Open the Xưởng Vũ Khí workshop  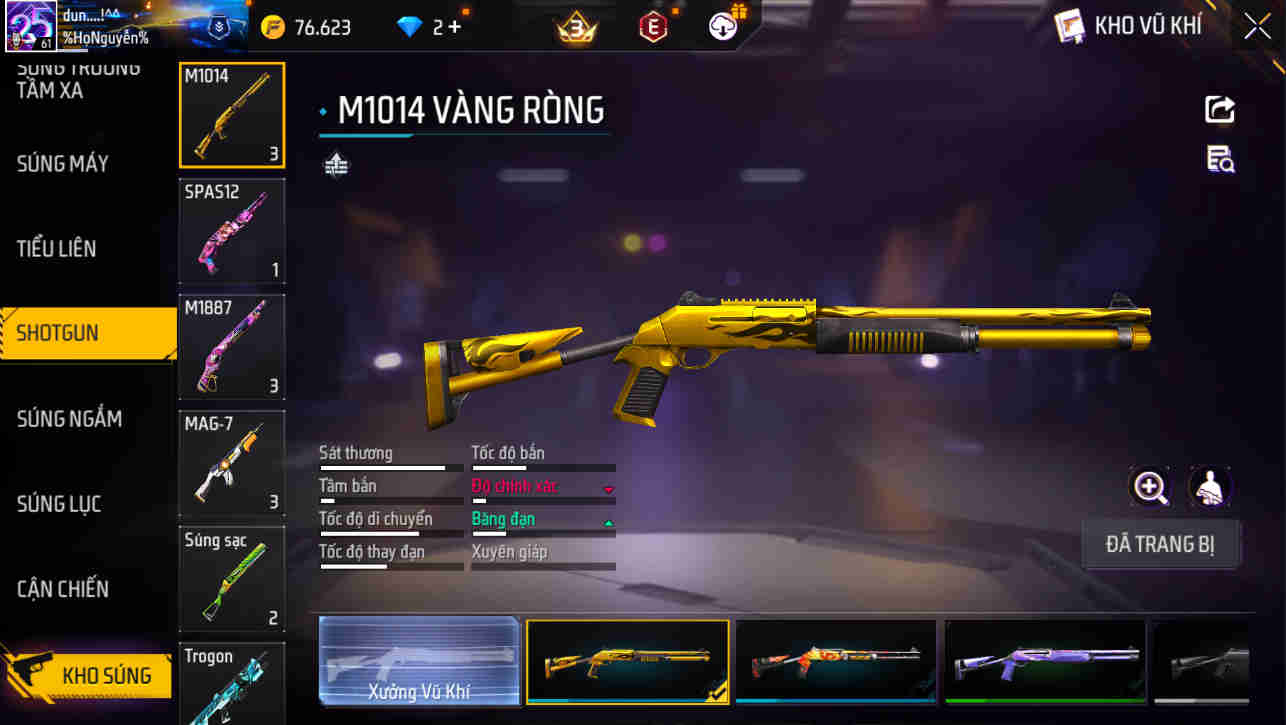click(418, 661)
